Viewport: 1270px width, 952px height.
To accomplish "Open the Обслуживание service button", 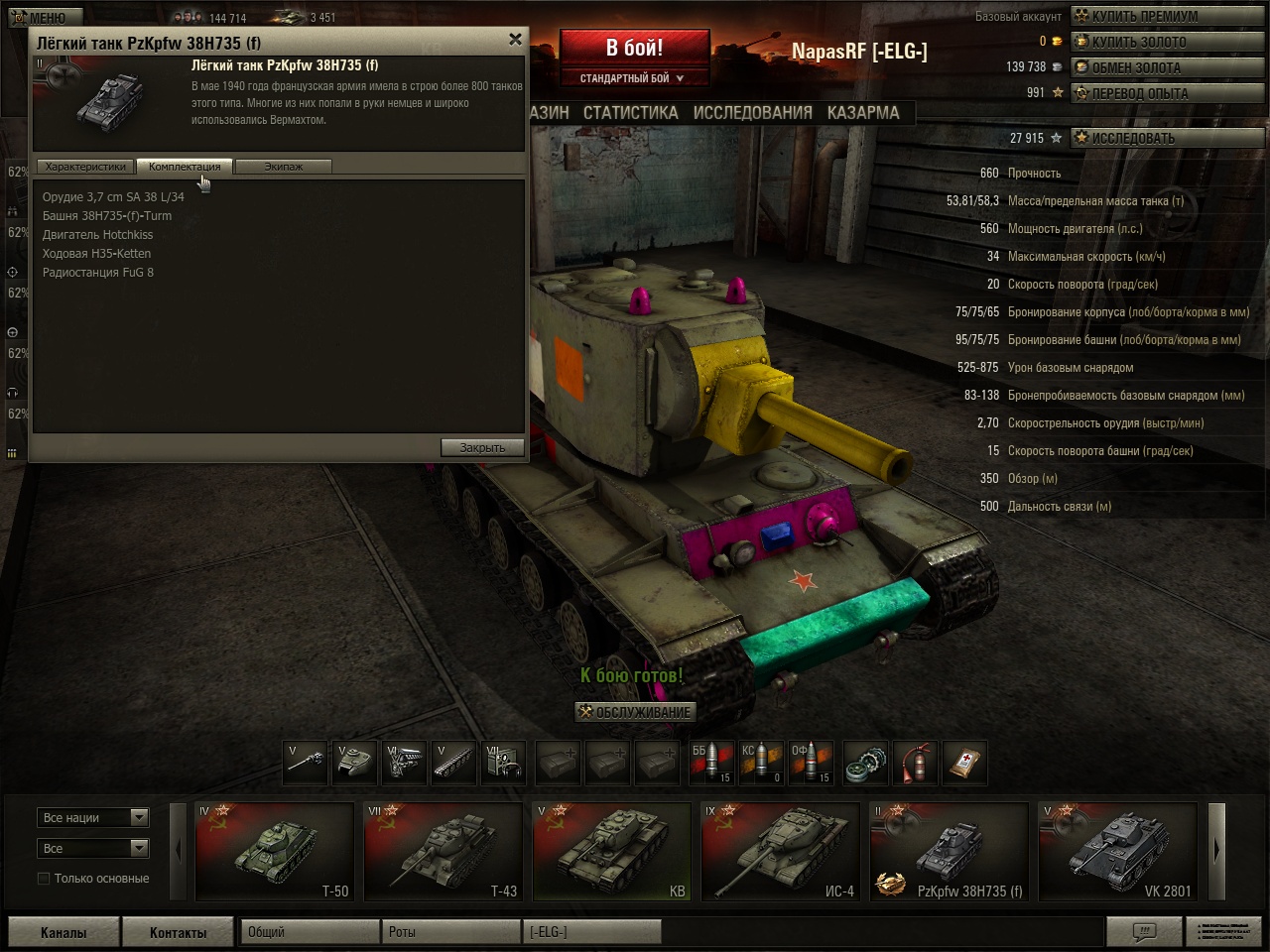I will [x=635, y=712].
